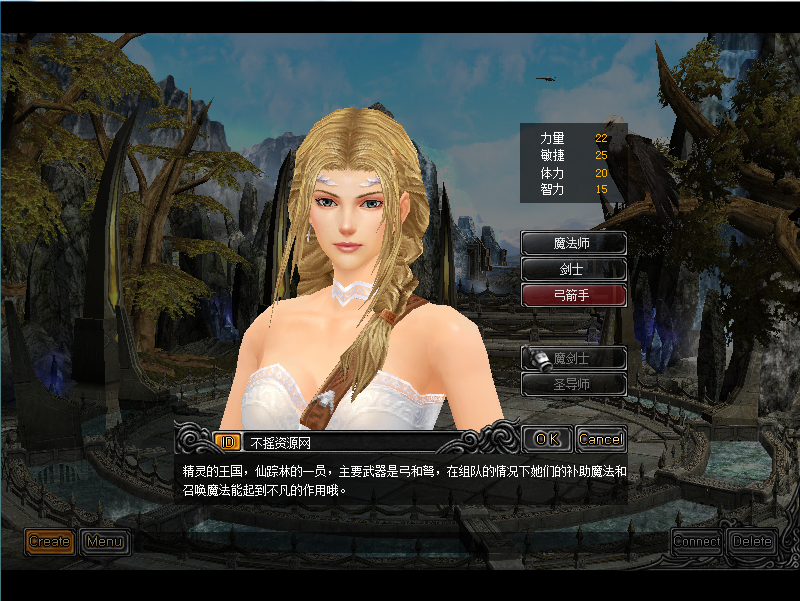This screenshot has height=601, width=800.
Task: Click the Connect button
Action: [x=697, y=542]
